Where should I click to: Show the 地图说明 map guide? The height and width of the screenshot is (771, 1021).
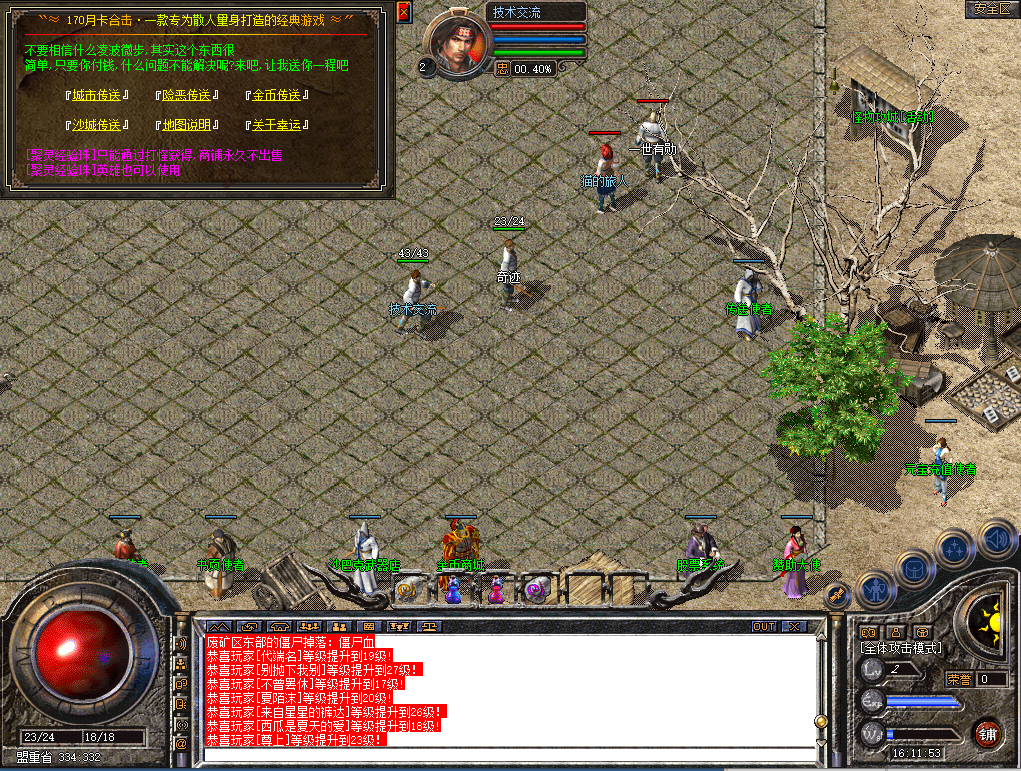tap(186, 125)
